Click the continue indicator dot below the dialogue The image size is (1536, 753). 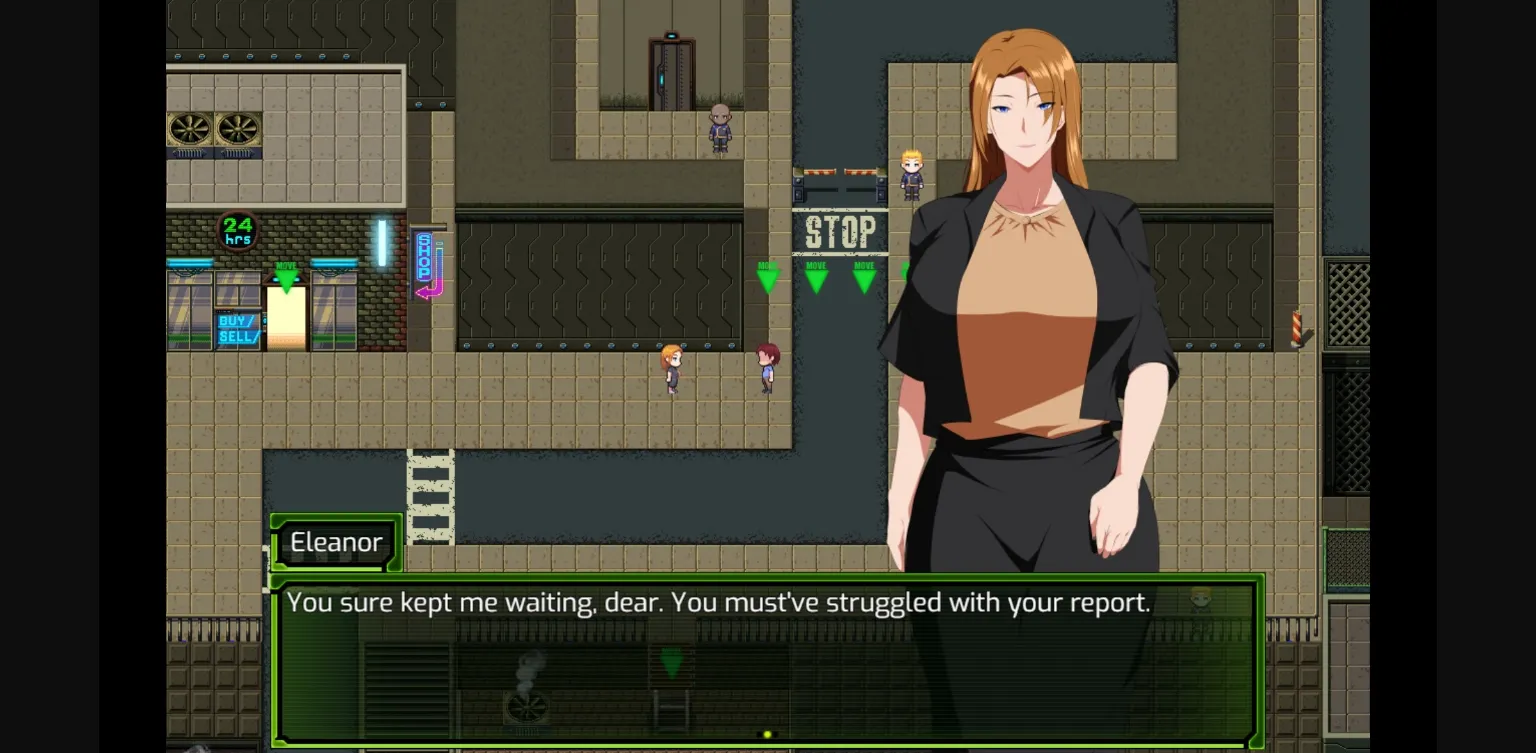(x=769, y=732)
